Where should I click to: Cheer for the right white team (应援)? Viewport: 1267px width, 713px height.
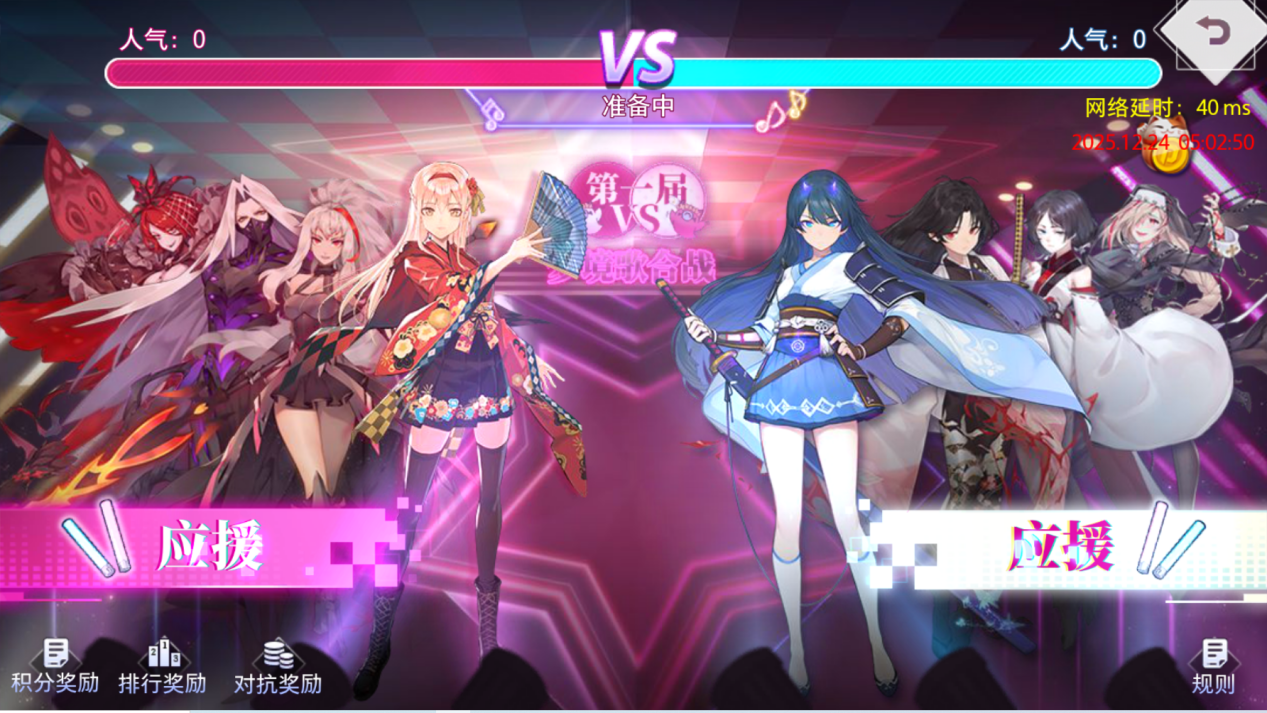click(x=1070, y=548)
